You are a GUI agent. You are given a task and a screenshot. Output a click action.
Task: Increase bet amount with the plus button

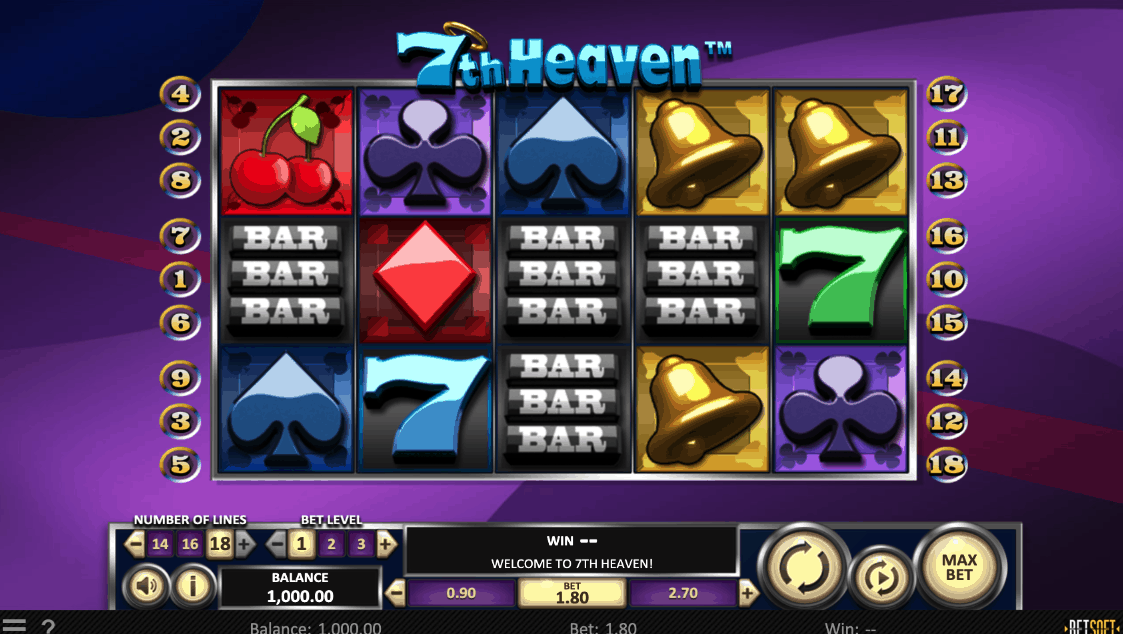point(748,593)
